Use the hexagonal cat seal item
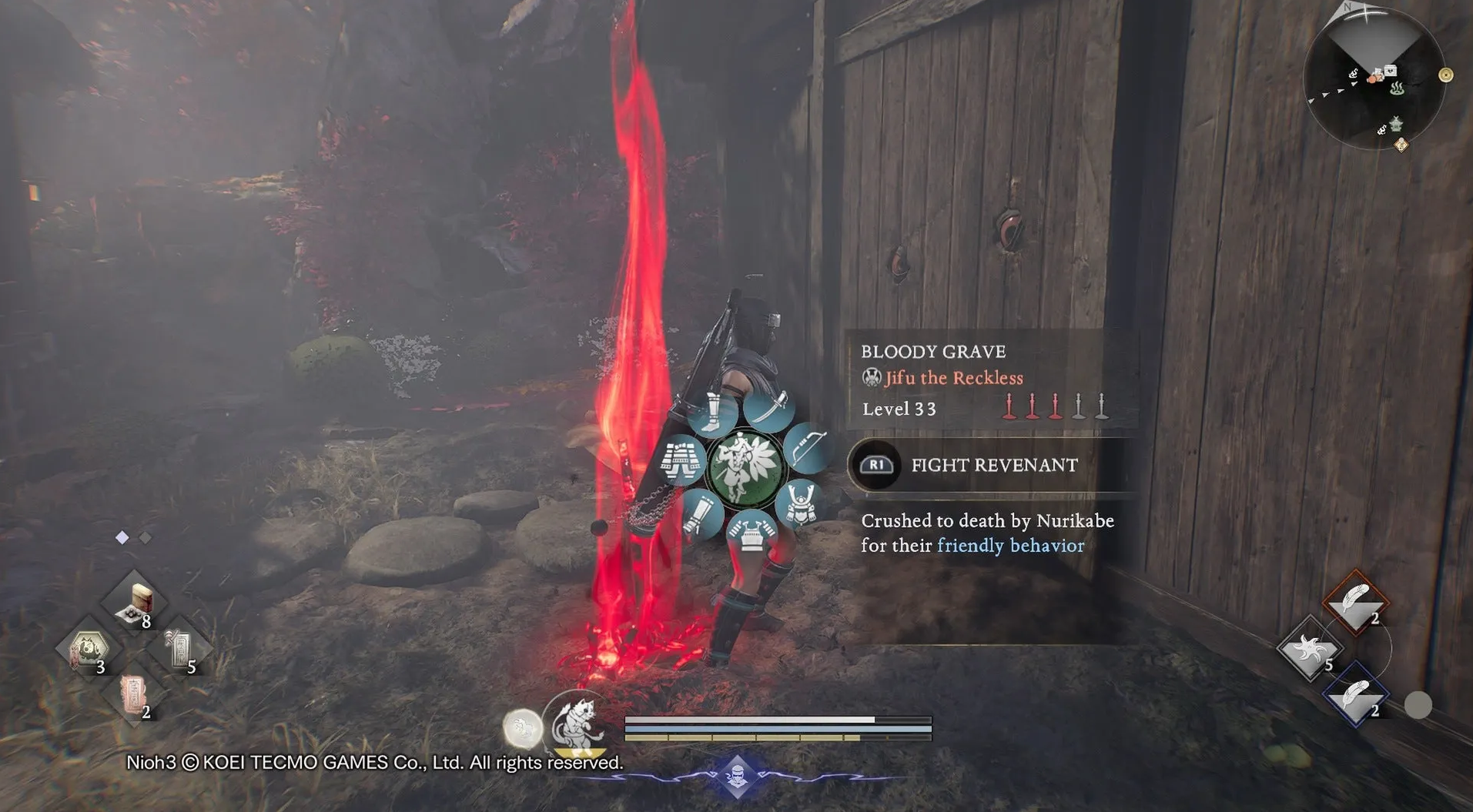The height and width of the screenshot is (812, 1473). point(87,649)
